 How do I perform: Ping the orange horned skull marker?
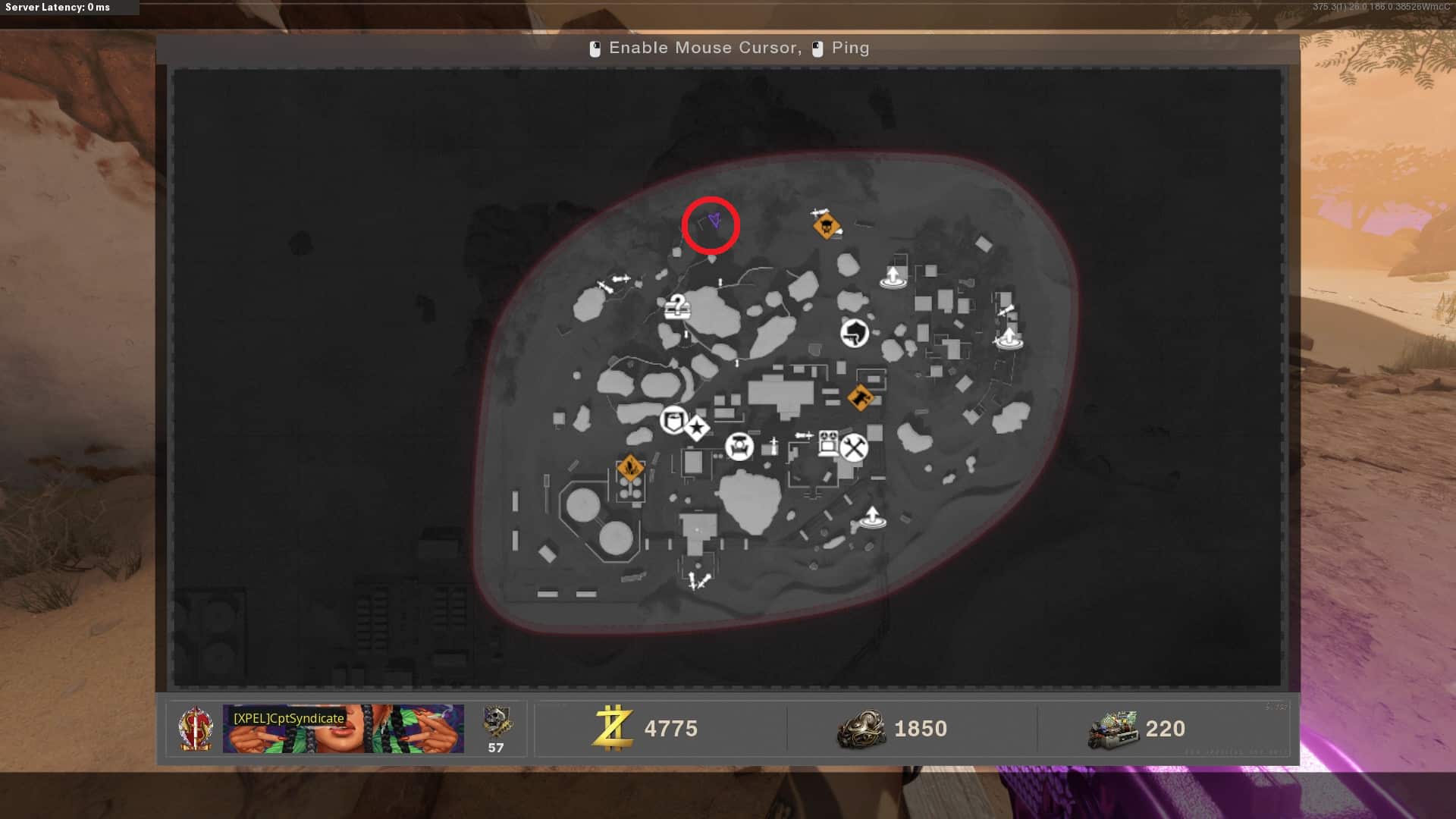point(826,226)
